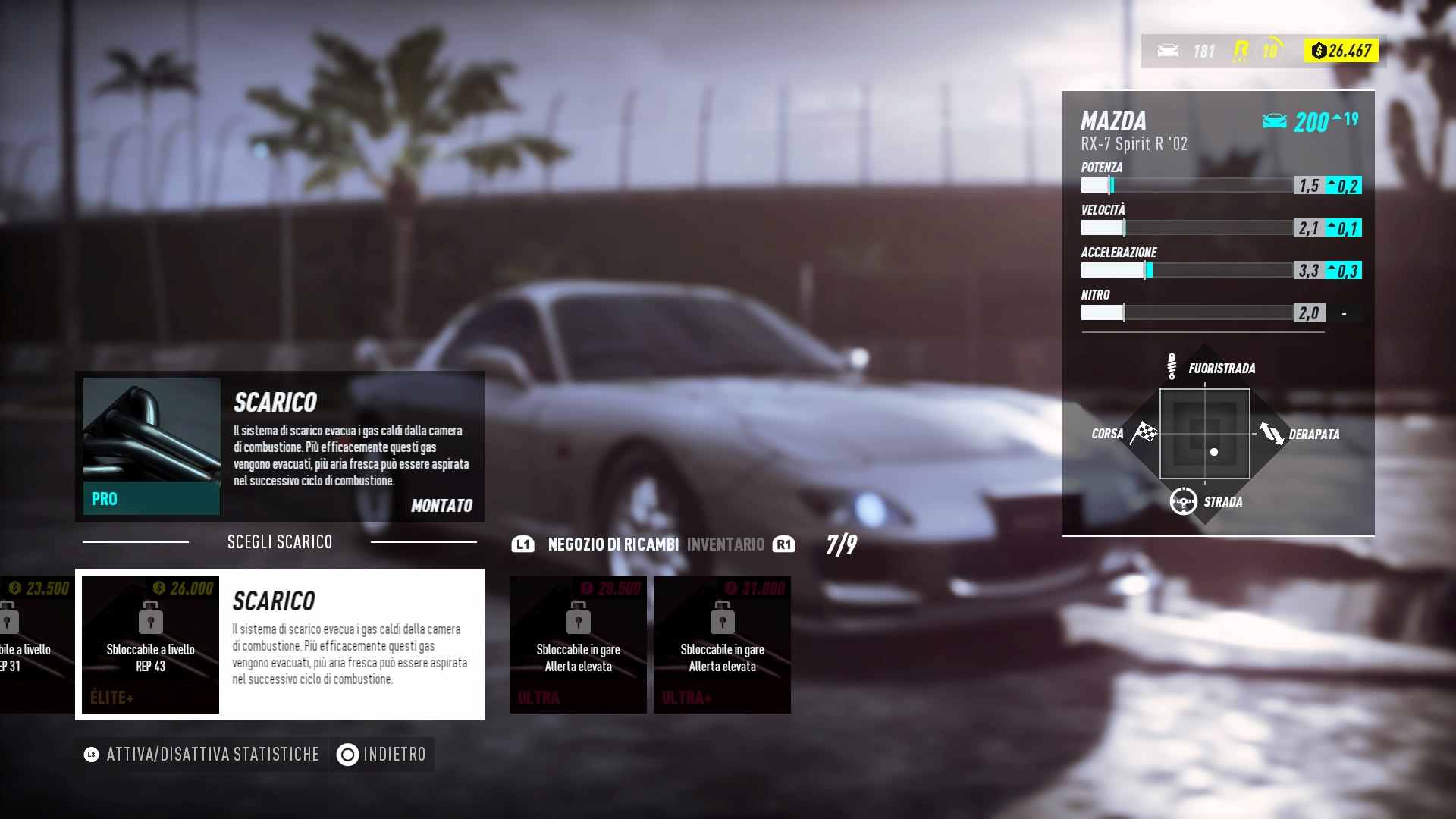The height and width of the screenshot is (819, 1456).
Task: Open the Inventario tab
Action: coord(725,544)
